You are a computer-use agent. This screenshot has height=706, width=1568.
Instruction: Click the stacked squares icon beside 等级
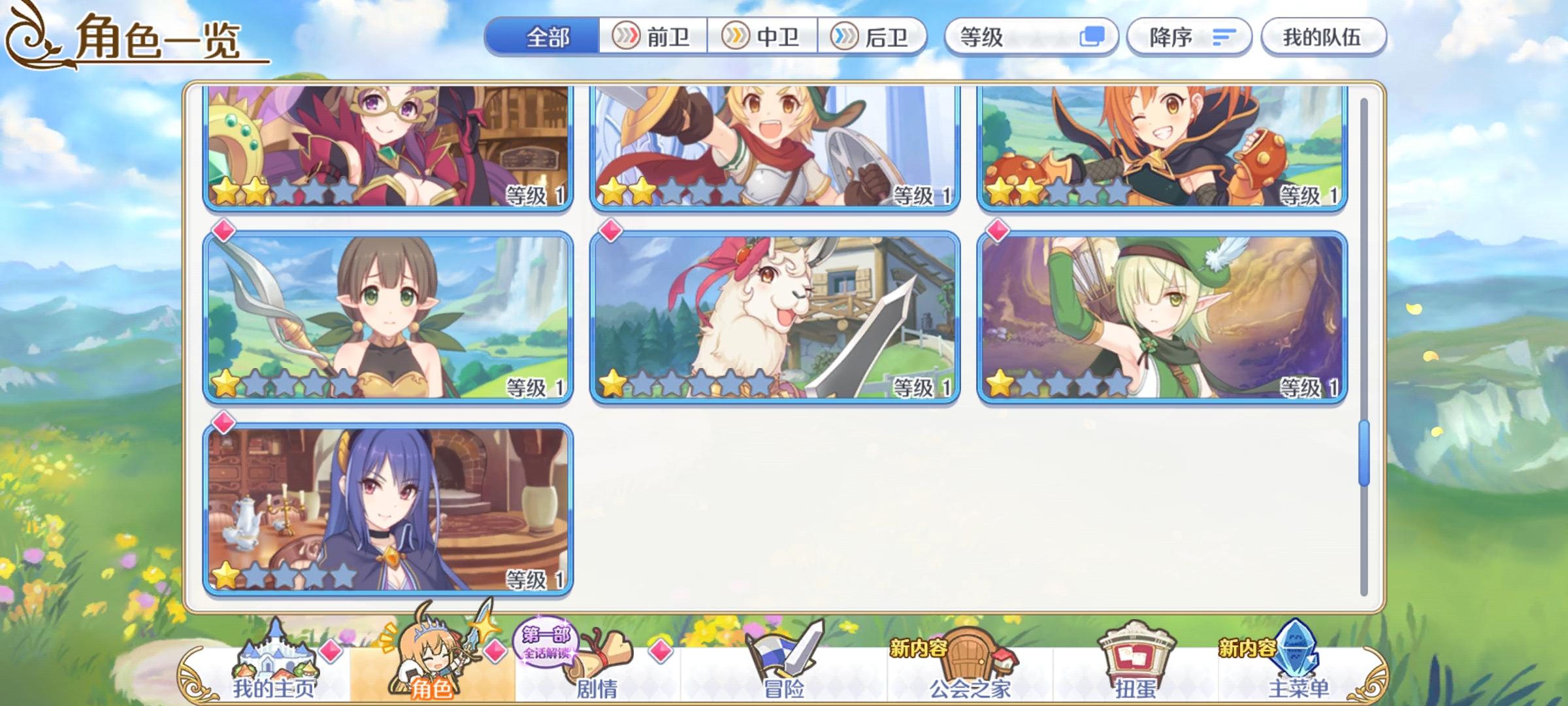coord(1094,37)
